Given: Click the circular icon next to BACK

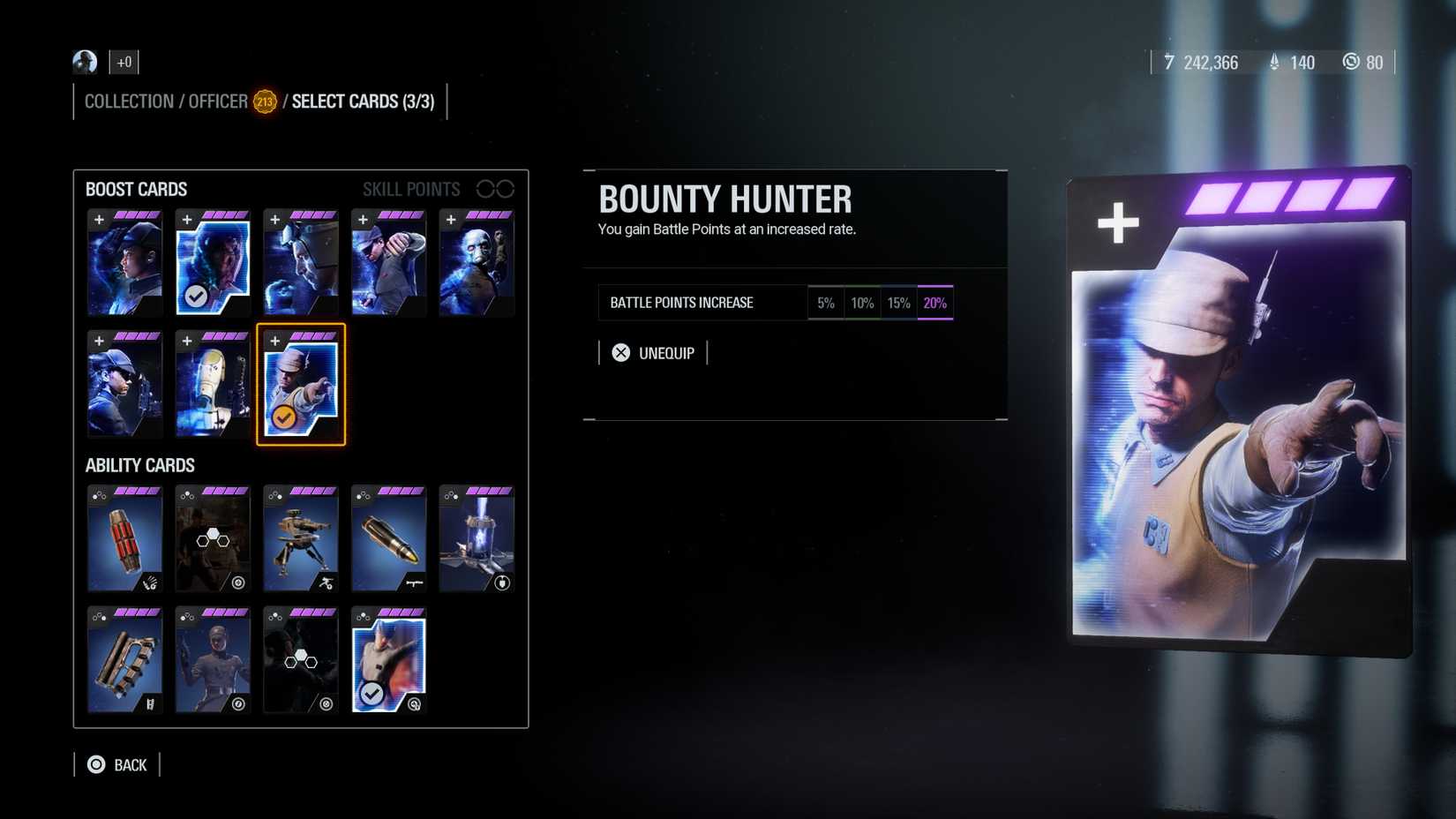Looking at the screenshot, I should (96, 764).
